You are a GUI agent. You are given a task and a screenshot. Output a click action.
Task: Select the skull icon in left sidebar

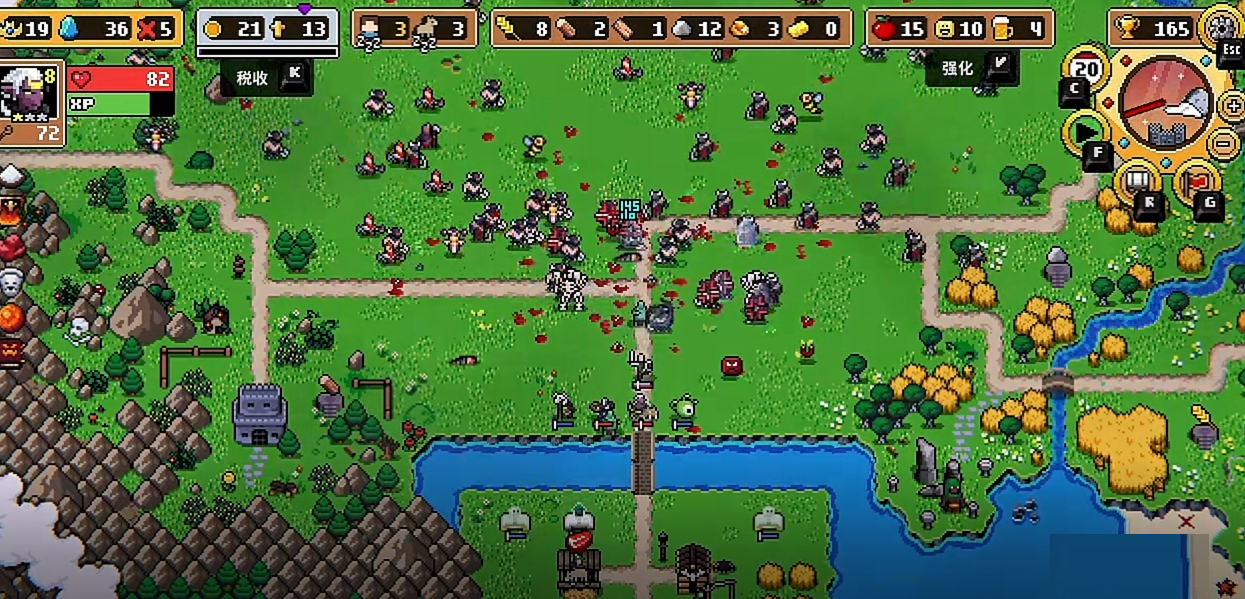10,281
